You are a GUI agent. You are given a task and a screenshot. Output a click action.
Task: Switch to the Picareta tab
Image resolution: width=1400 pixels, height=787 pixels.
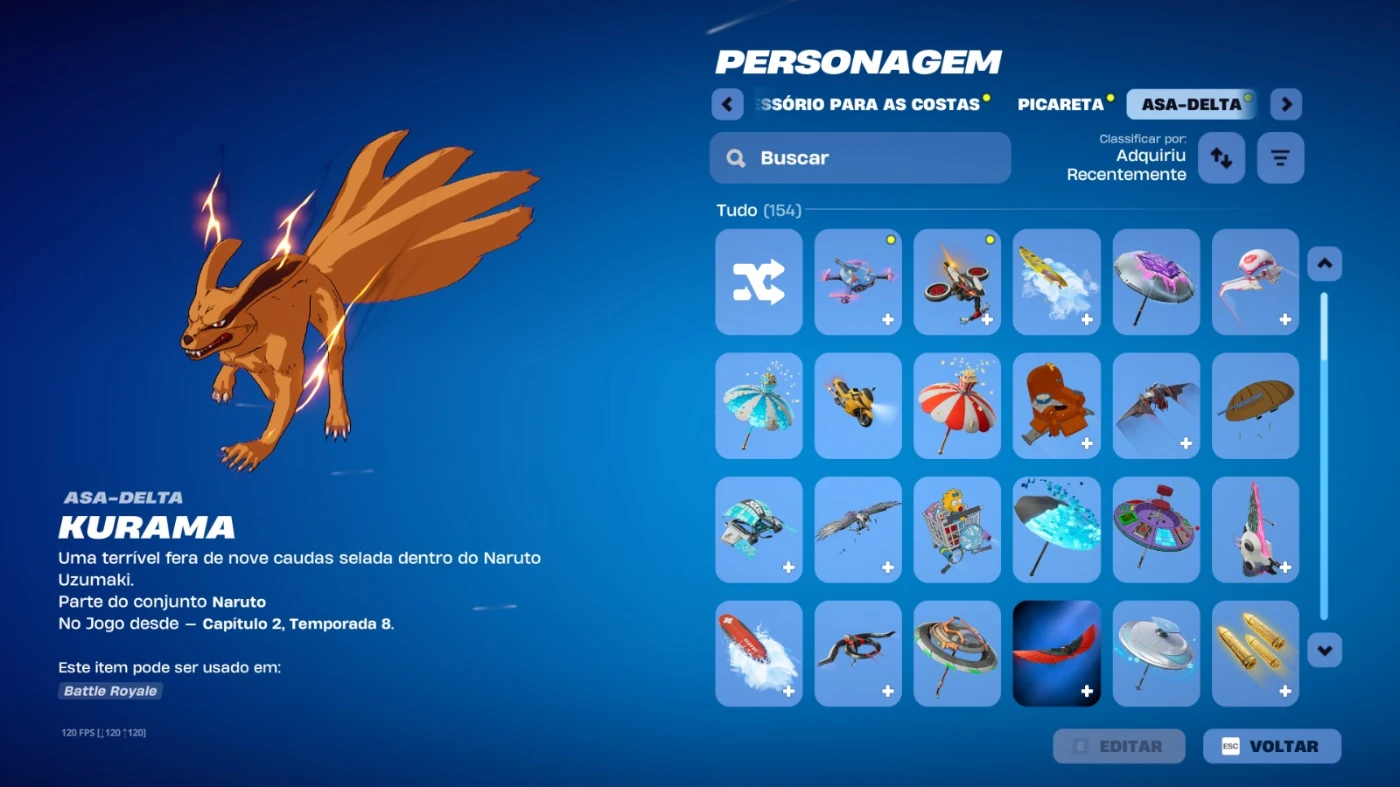(x=1060, y=104)
